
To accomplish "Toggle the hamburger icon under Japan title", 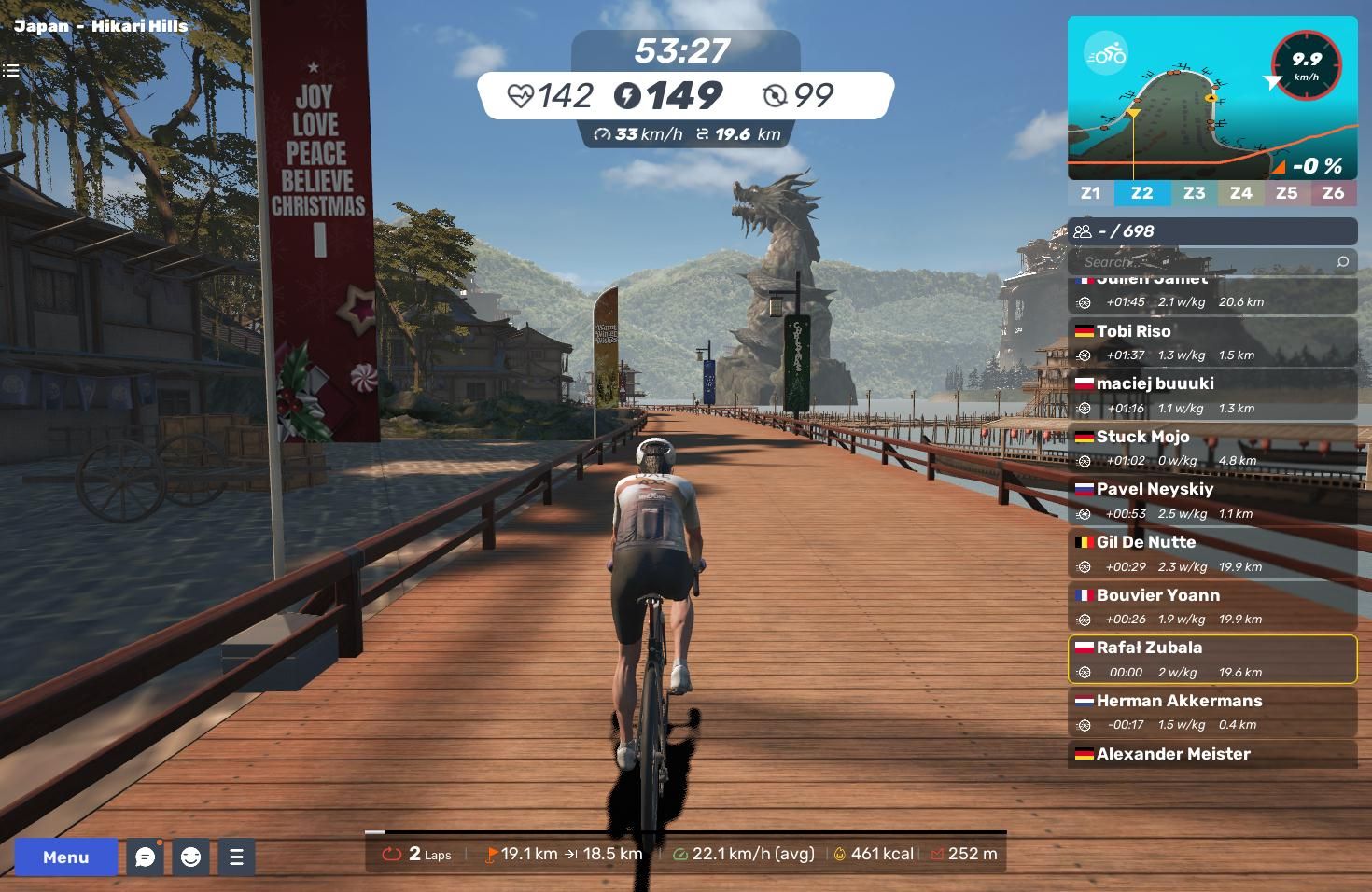I will coord(11,70).
